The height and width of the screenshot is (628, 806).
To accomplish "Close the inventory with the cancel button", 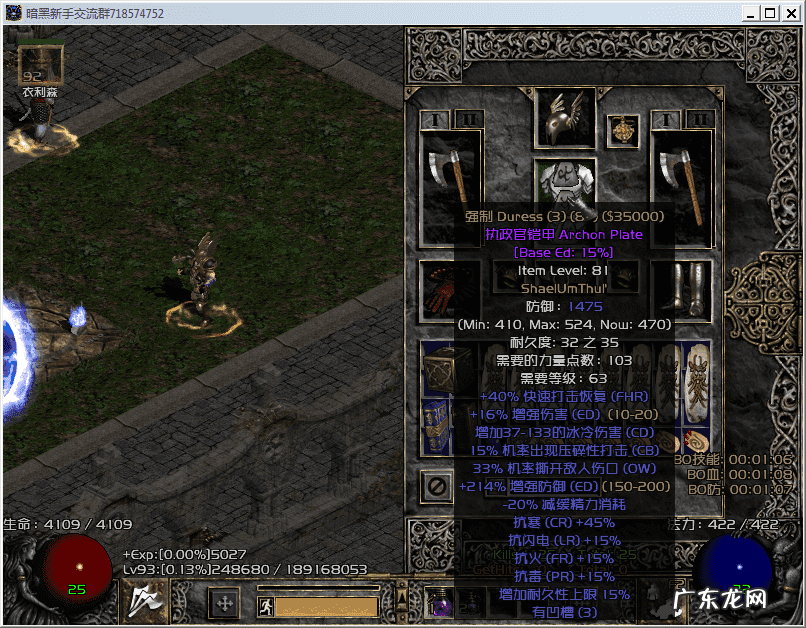I will coord(437,486).
